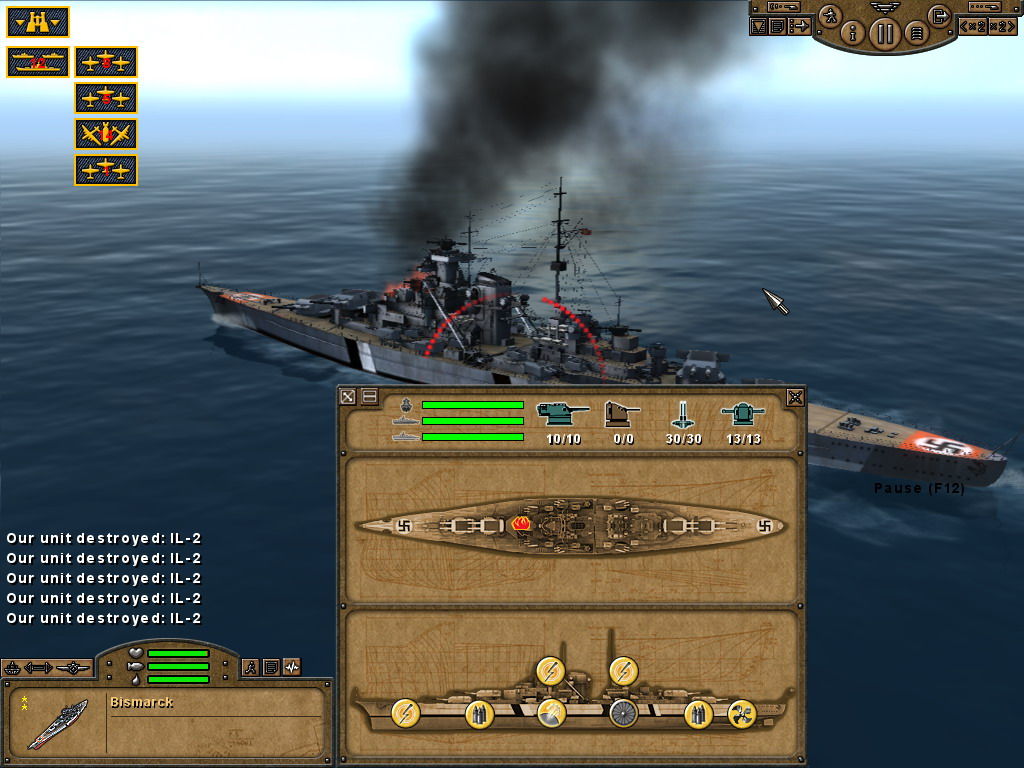This screenshot has height=768, width=1024.
Task: Click the running soldier round button
Action: click(x=829, y=15)
